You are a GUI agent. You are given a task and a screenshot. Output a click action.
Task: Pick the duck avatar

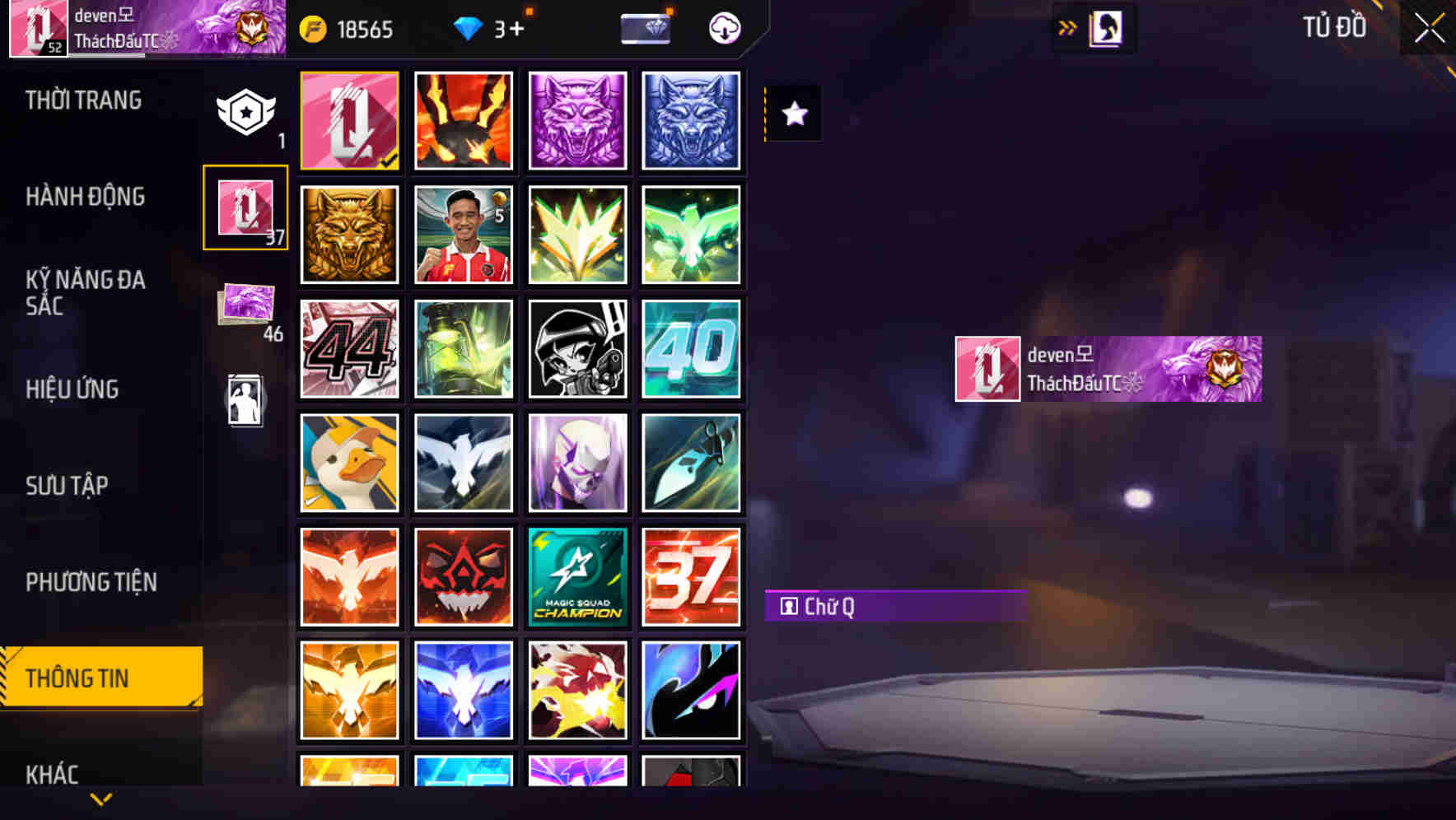click(x=349, y=463)
